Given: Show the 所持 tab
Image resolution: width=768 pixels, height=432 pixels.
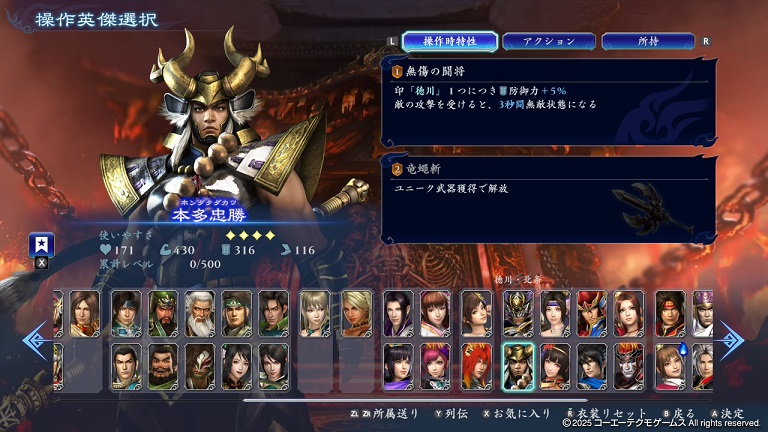Looking at the screenshot, I should coord(647,41).
